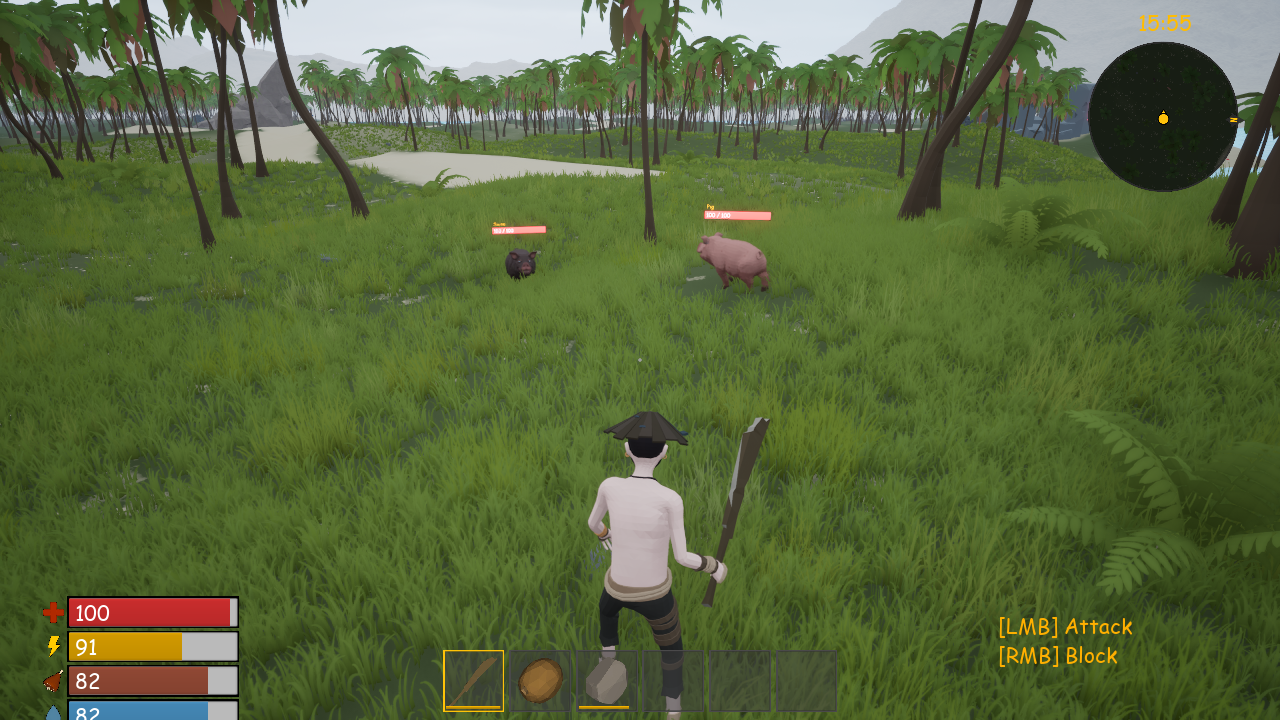
Task: Click the yellow energy bar showing 91
Action: coord(152,646)
